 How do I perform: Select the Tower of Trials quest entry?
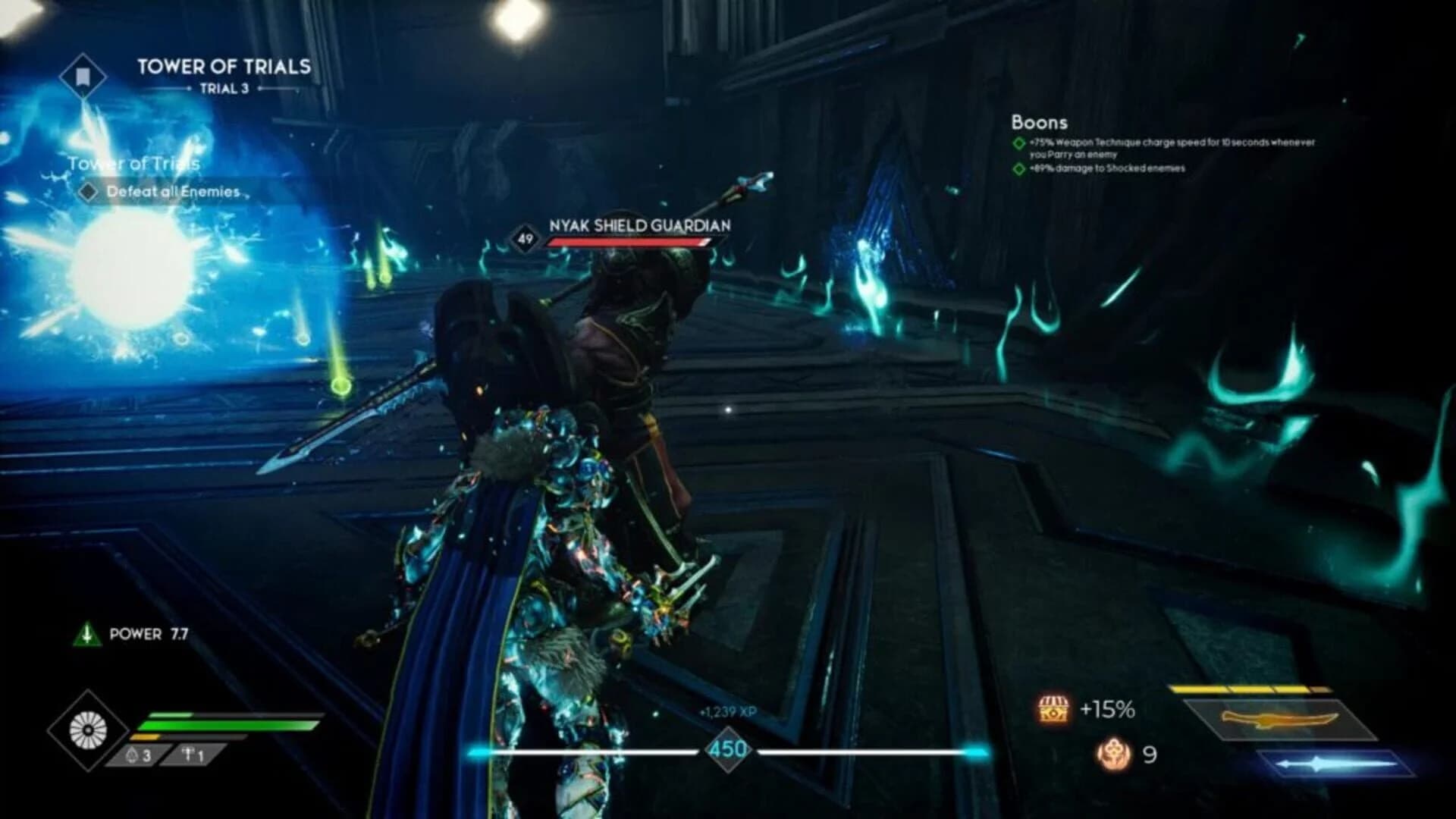click(x=134, y=162)
